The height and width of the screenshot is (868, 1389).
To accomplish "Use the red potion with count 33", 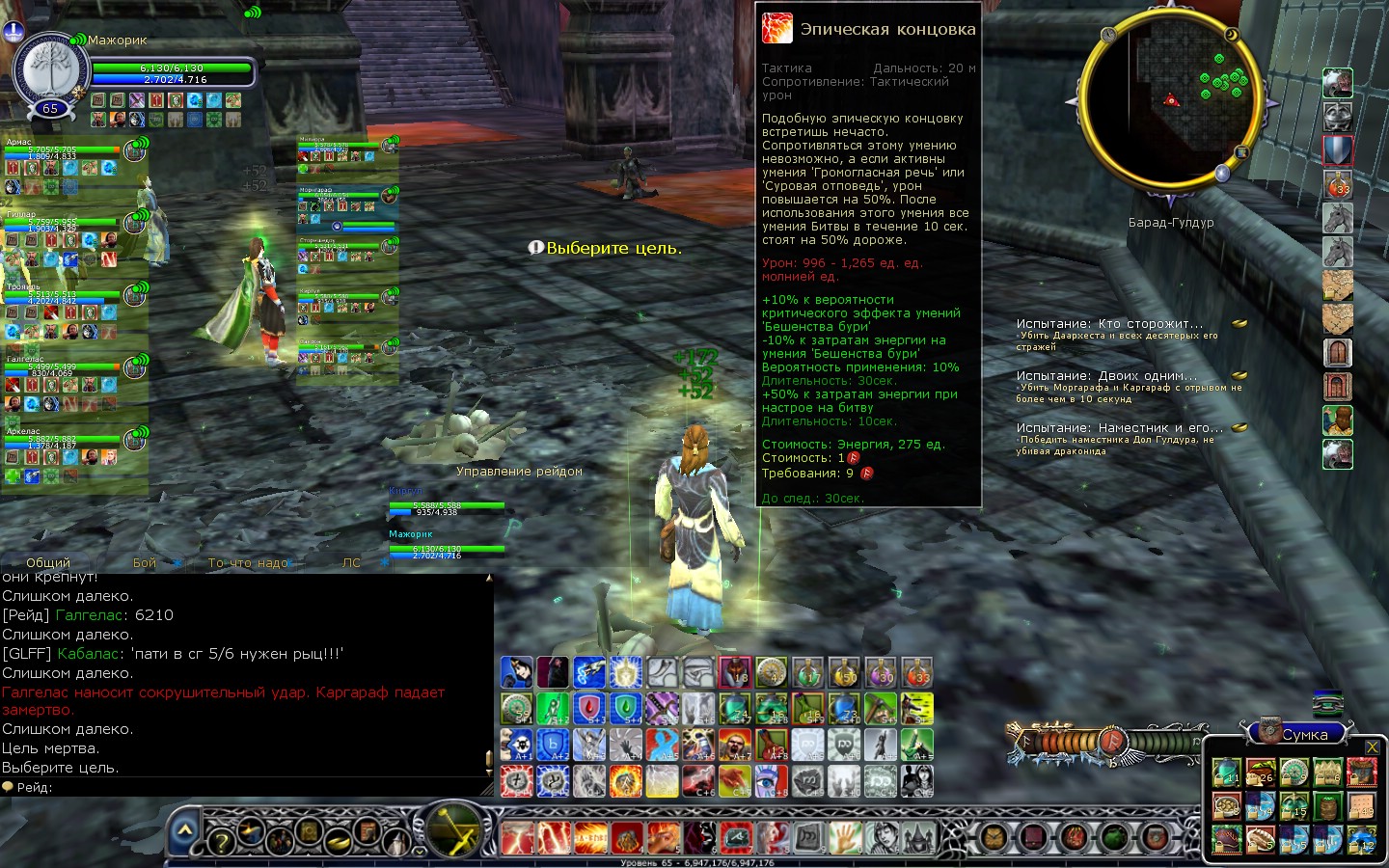I will click(x=1338, y=184).
